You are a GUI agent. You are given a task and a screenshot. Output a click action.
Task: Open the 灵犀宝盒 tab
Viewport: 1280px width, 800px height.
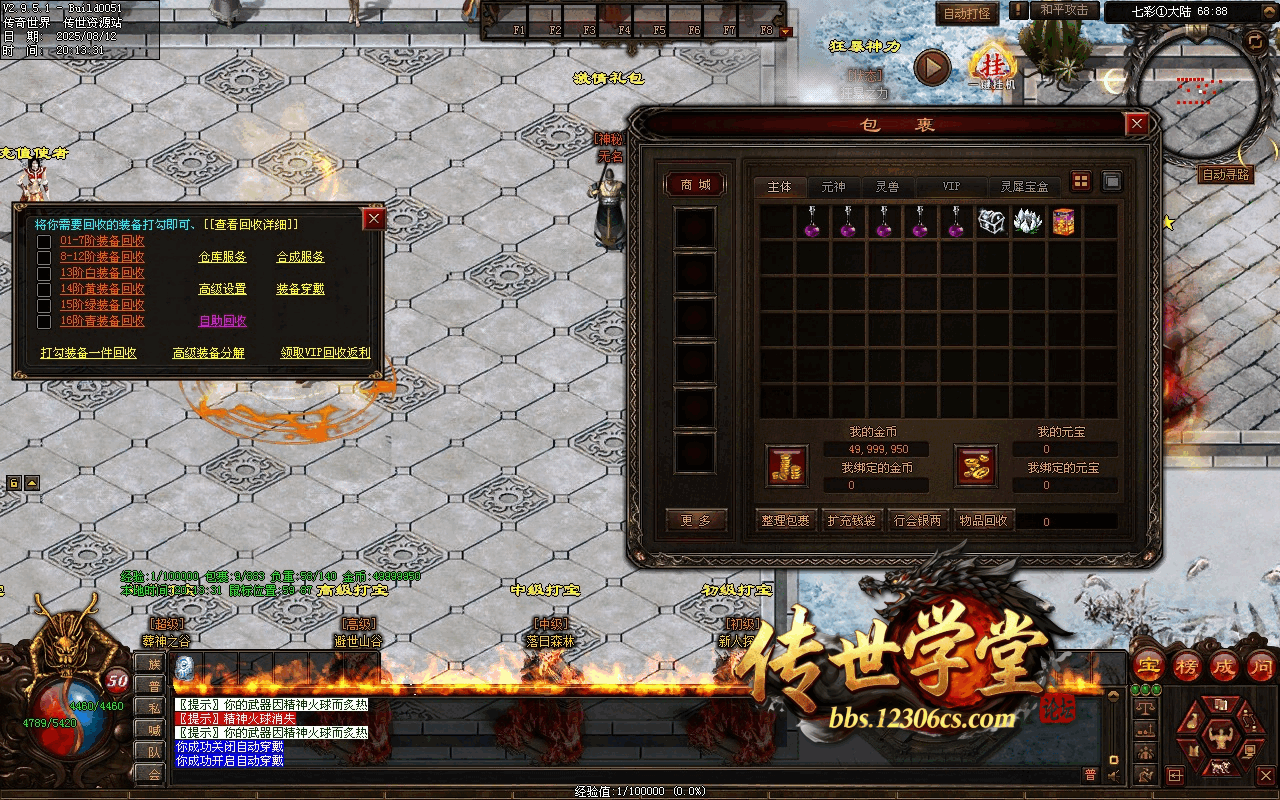point(1024,187)
